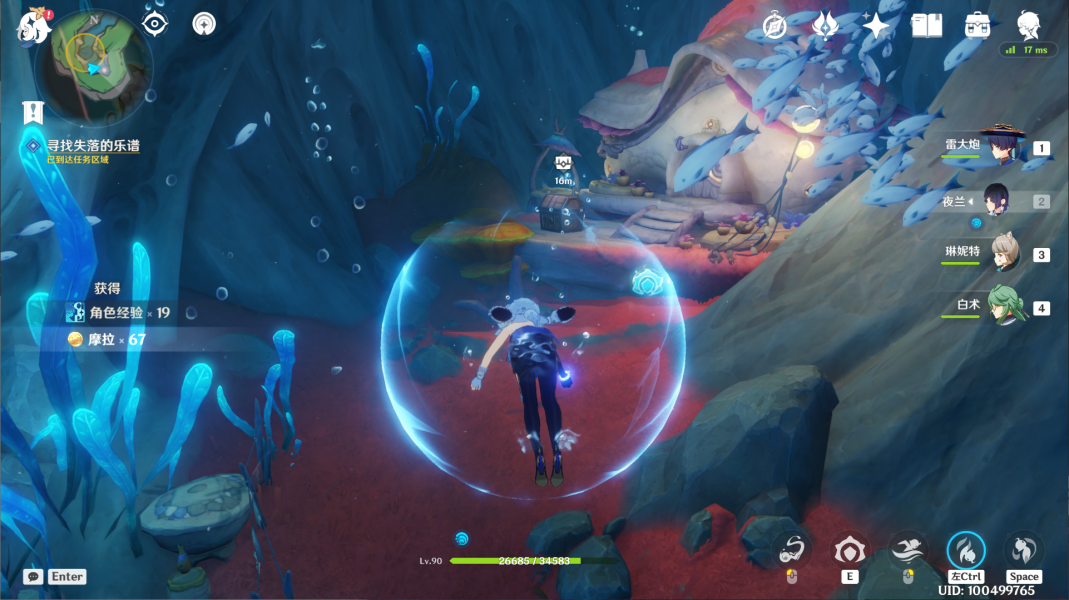This screenshot has width=1069, height=600.
Task: Open the quest banner icon with exclamation mark
Action: tap(34, 112)
